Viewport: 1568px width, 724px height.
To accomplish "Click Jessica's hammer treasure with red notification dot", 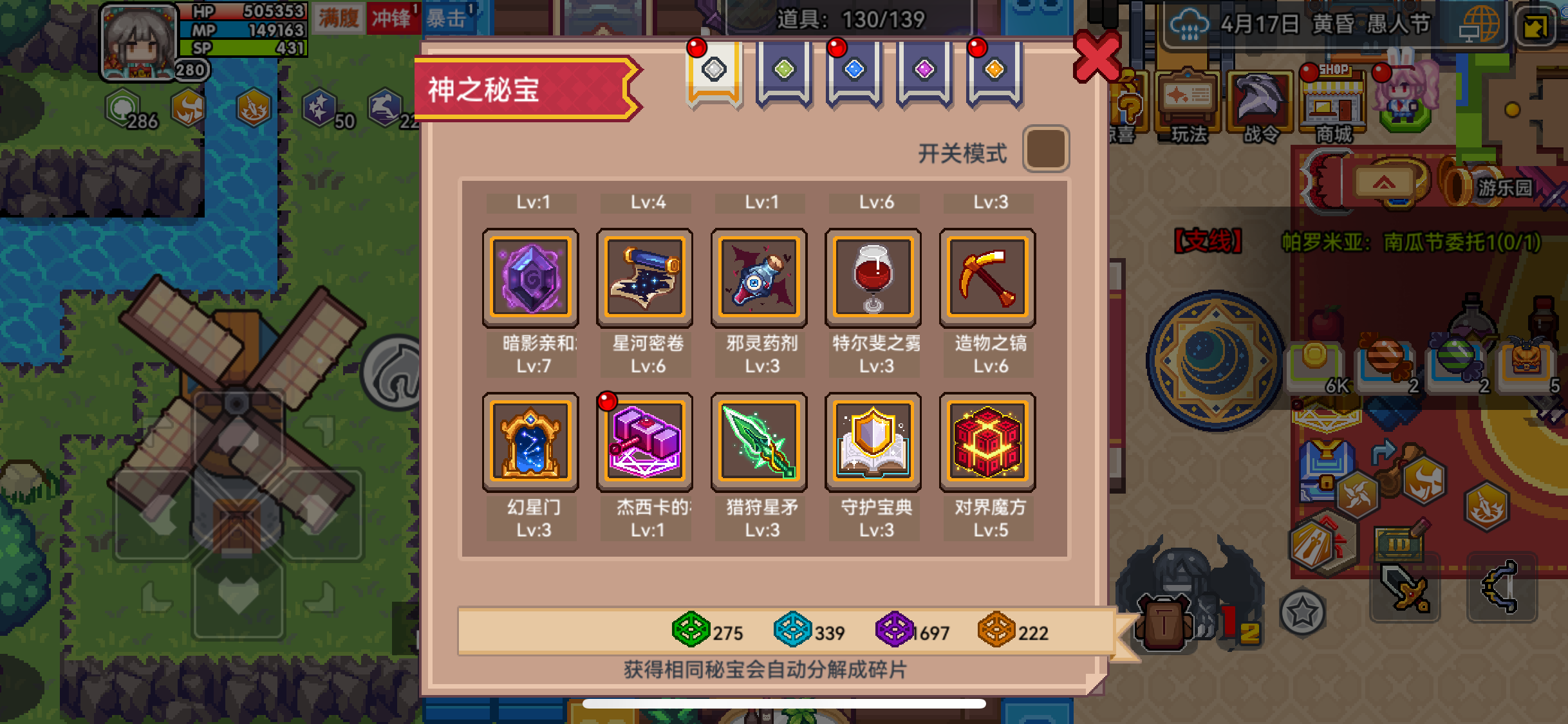I will pos(644,441).
